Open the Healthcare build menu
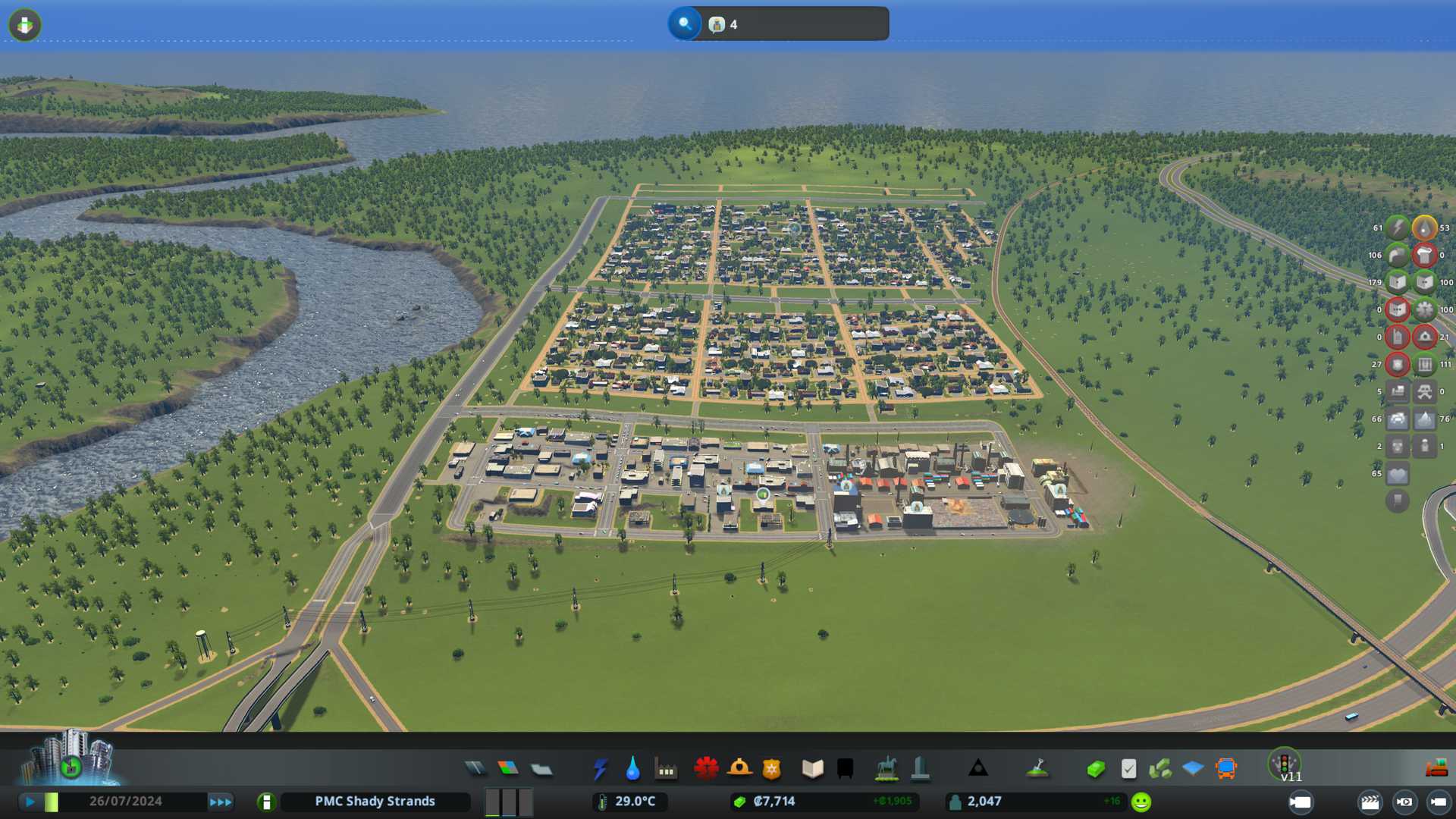 pyautogui.click(x=706, y=769)
